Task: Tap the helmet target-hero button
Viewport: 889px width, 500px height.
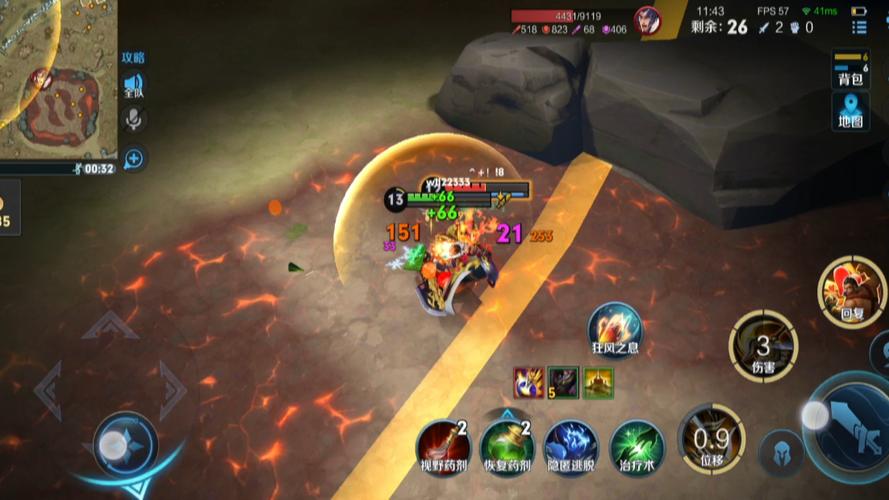Action: (780, 452)
